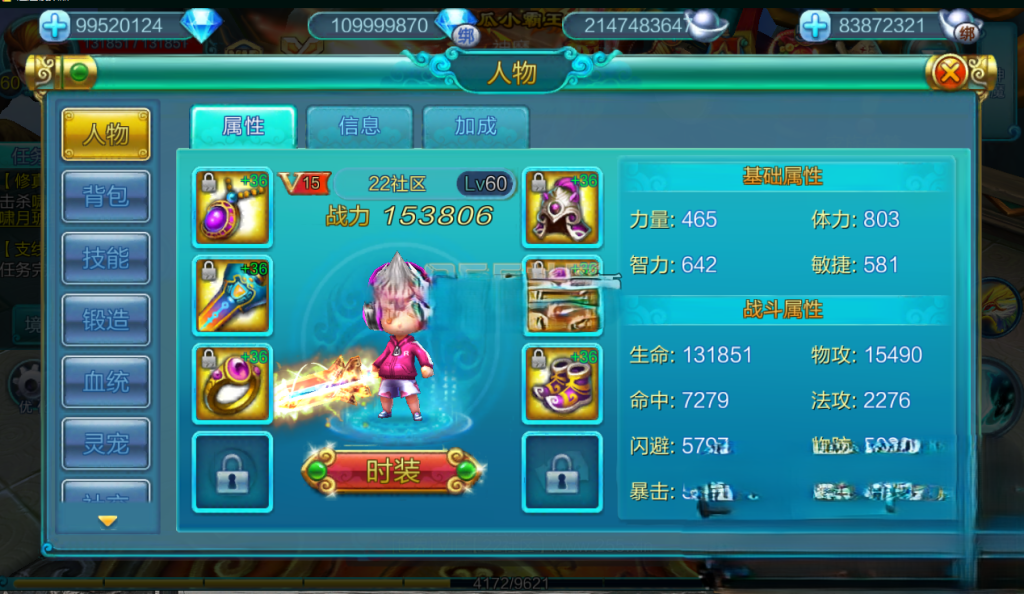Tap the V15 VIP badge

tap(302, 183)
